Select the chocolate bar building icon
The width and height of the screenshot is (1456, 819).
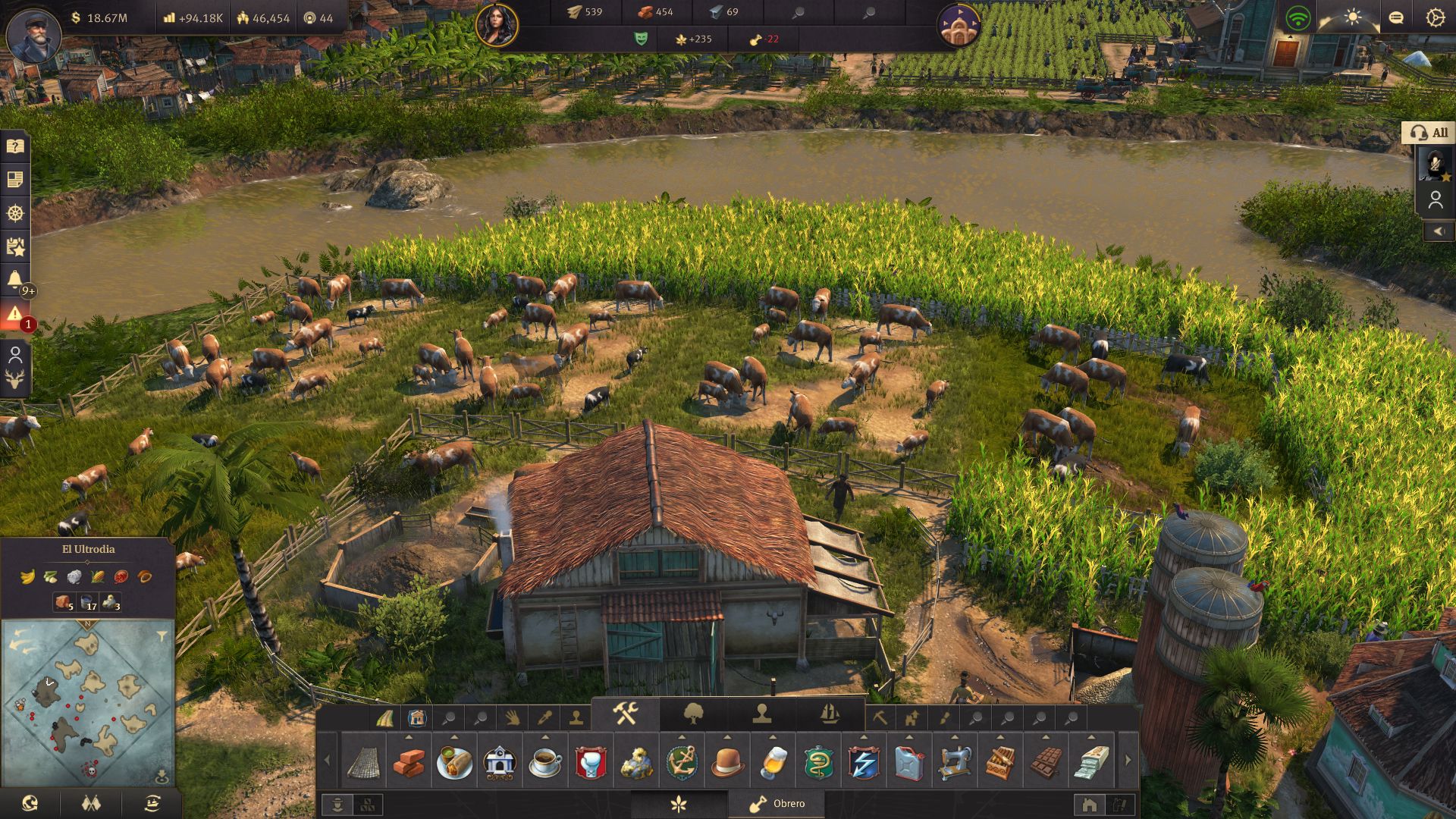[x=1045, y=761]
